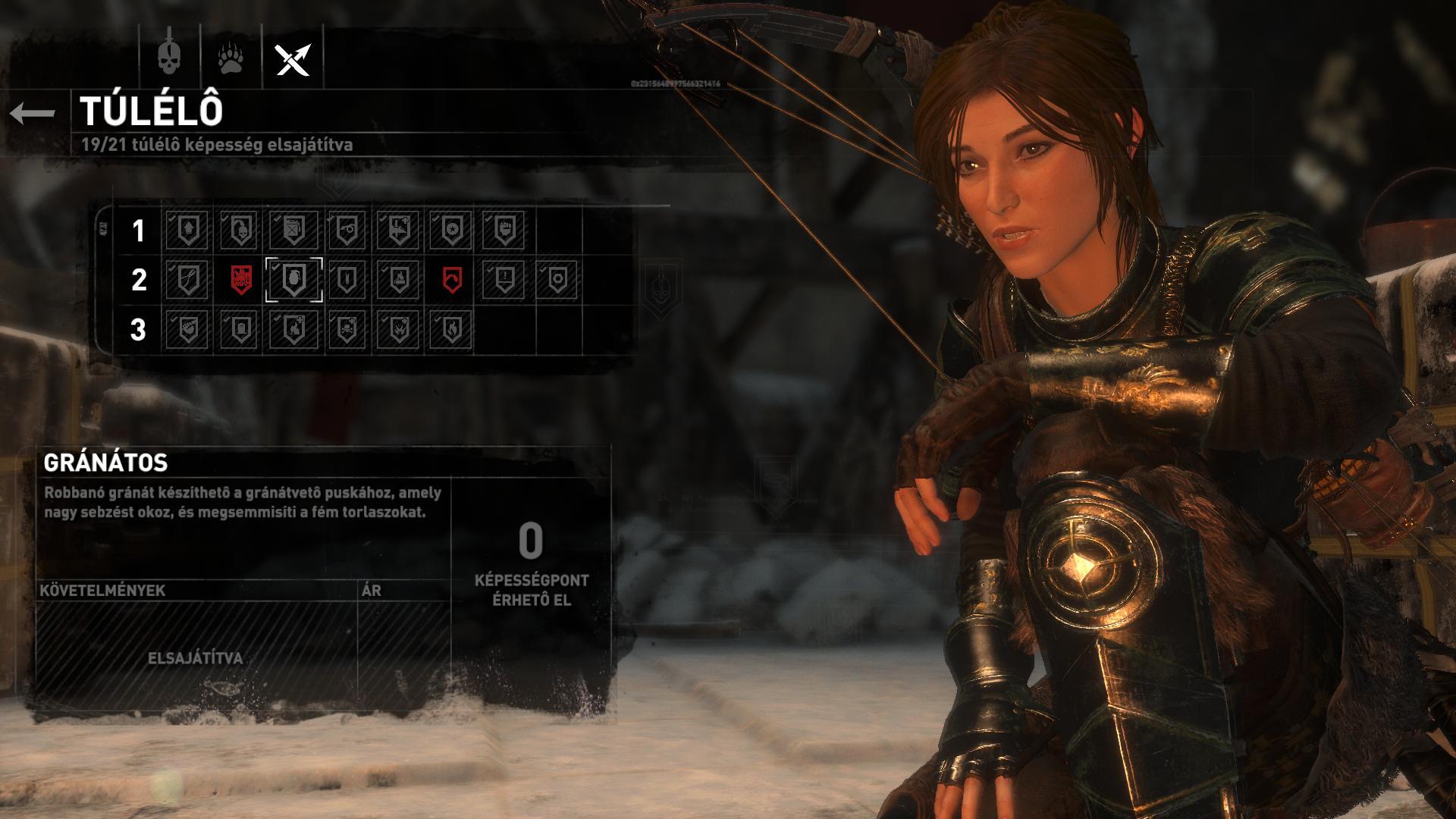Select the last flame skill in tier 3

[451, 330]
